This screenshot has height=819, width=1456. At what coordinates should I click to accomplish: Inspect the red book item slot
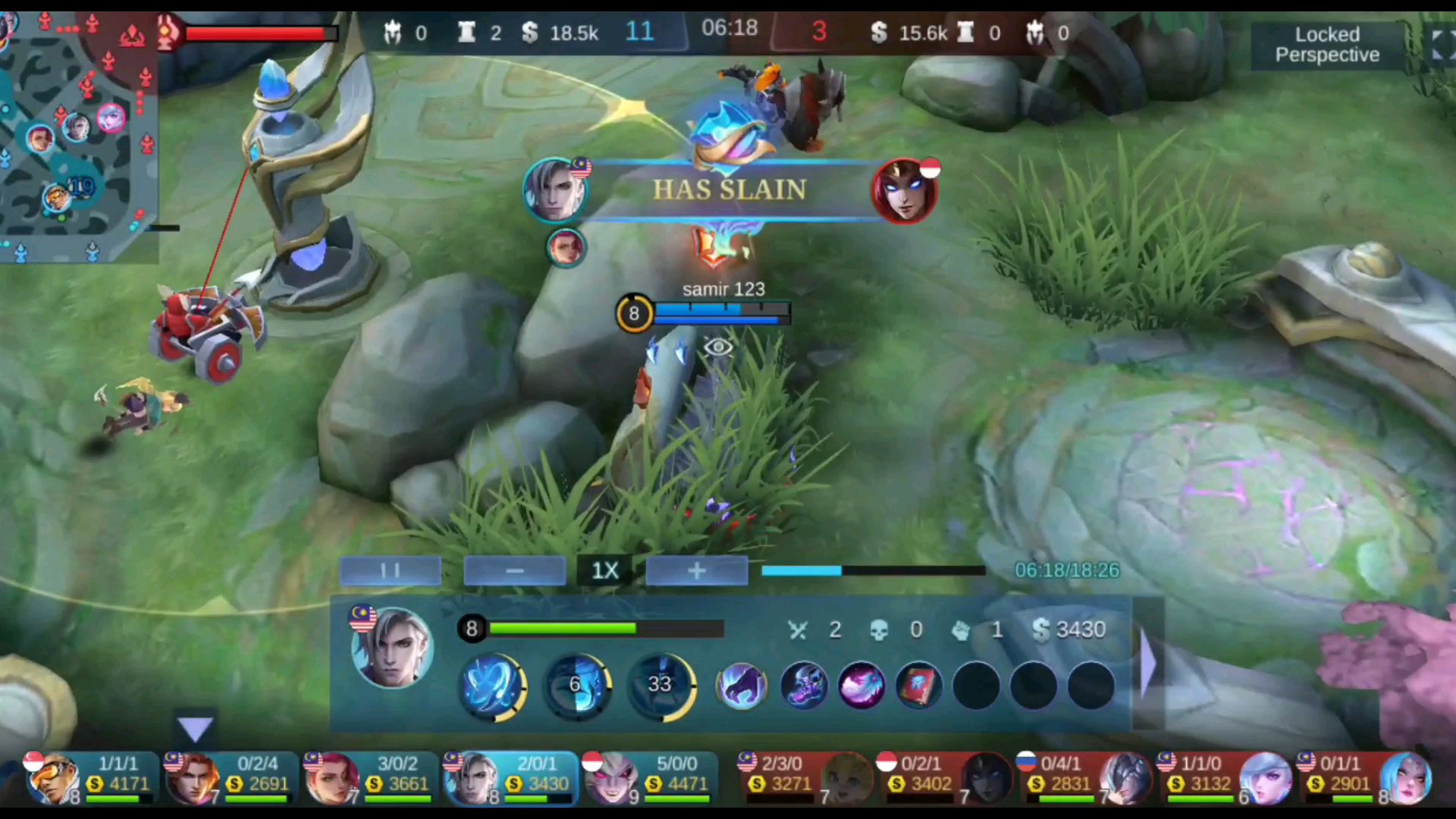pyautogui.click(x=918, y=686)
